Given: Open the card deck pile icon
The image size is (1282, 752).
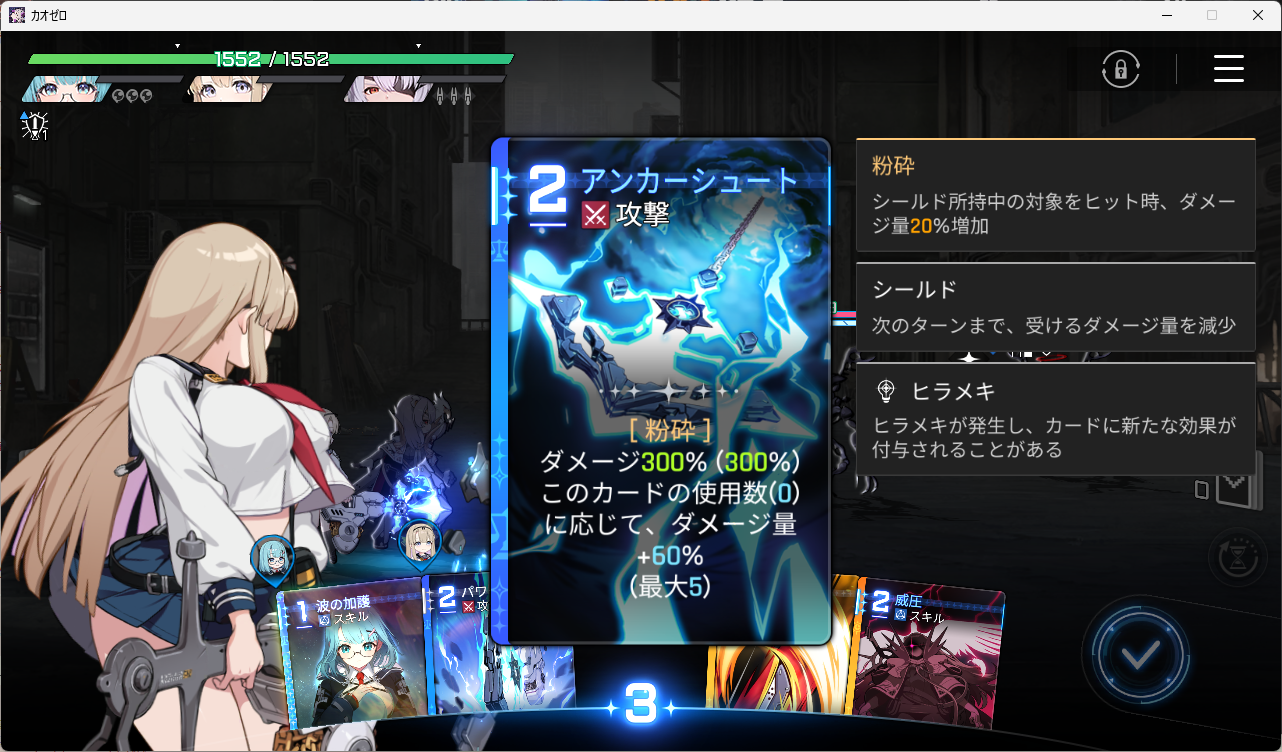Looking at the screenshot, I should pos(1222,487).
